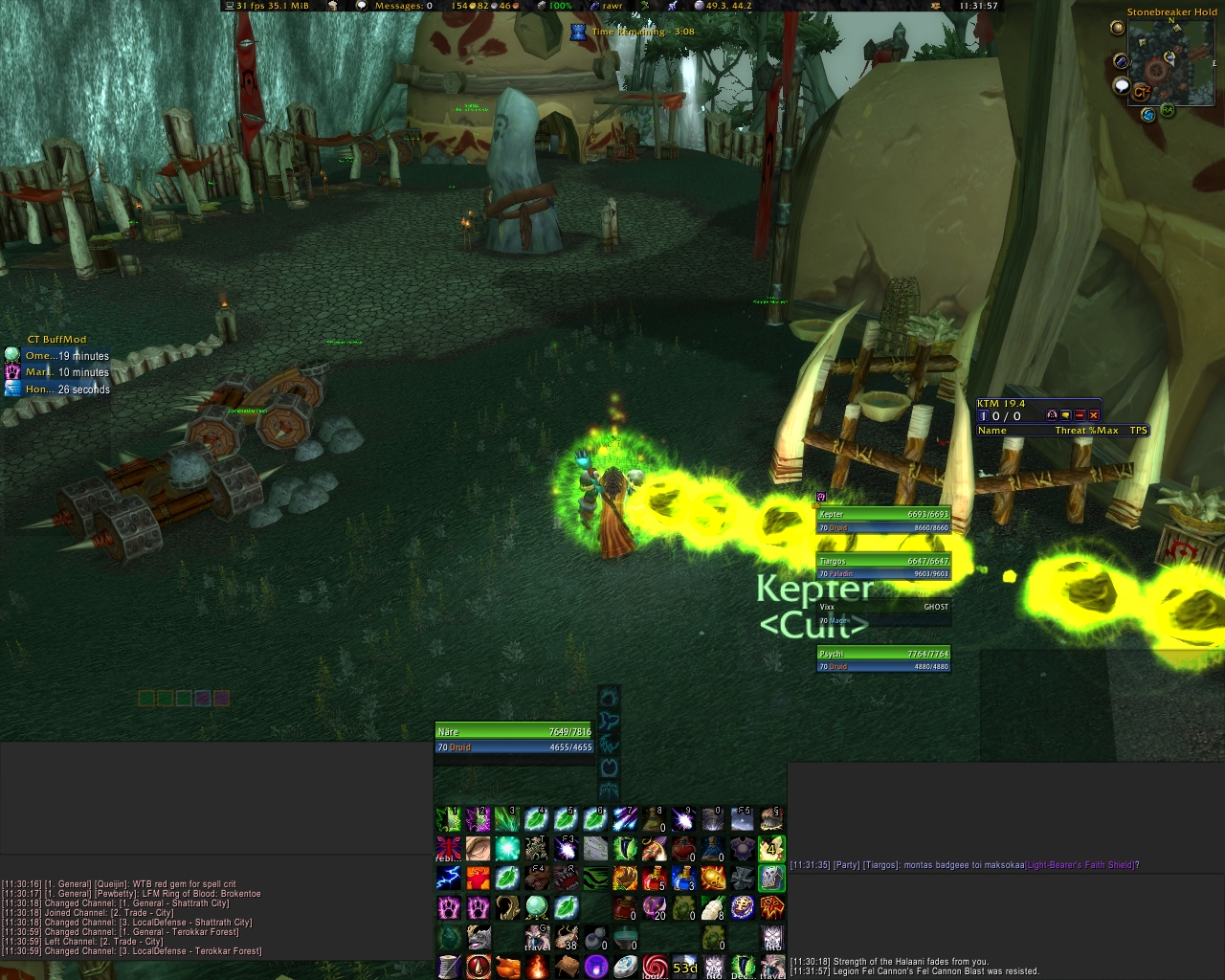Target Psychi in the party frames
This screenshot has width=1225, height=980.
[883, 659]
